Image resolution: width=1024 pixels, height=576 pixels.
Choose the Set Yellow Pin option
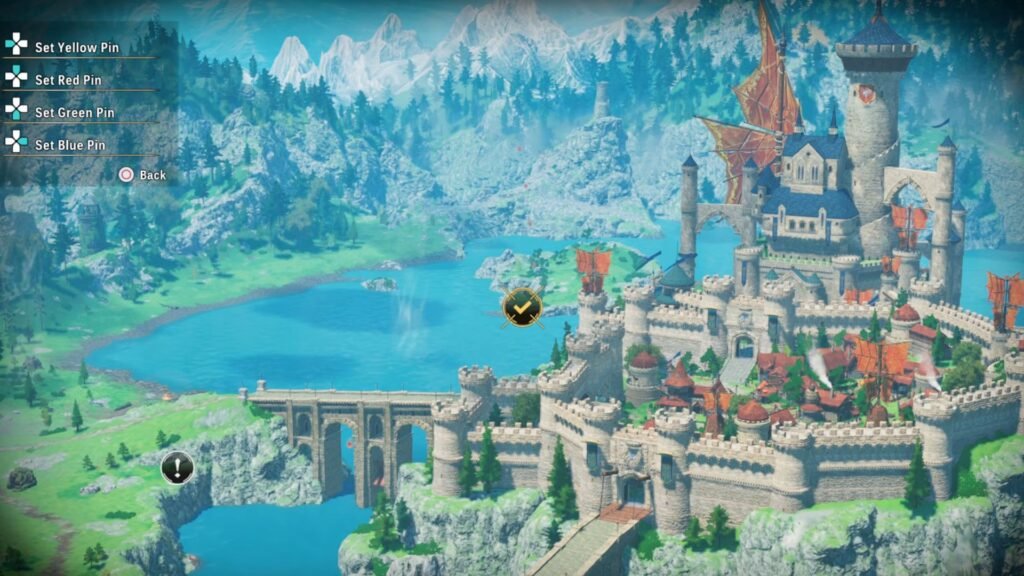click(76, 47)
